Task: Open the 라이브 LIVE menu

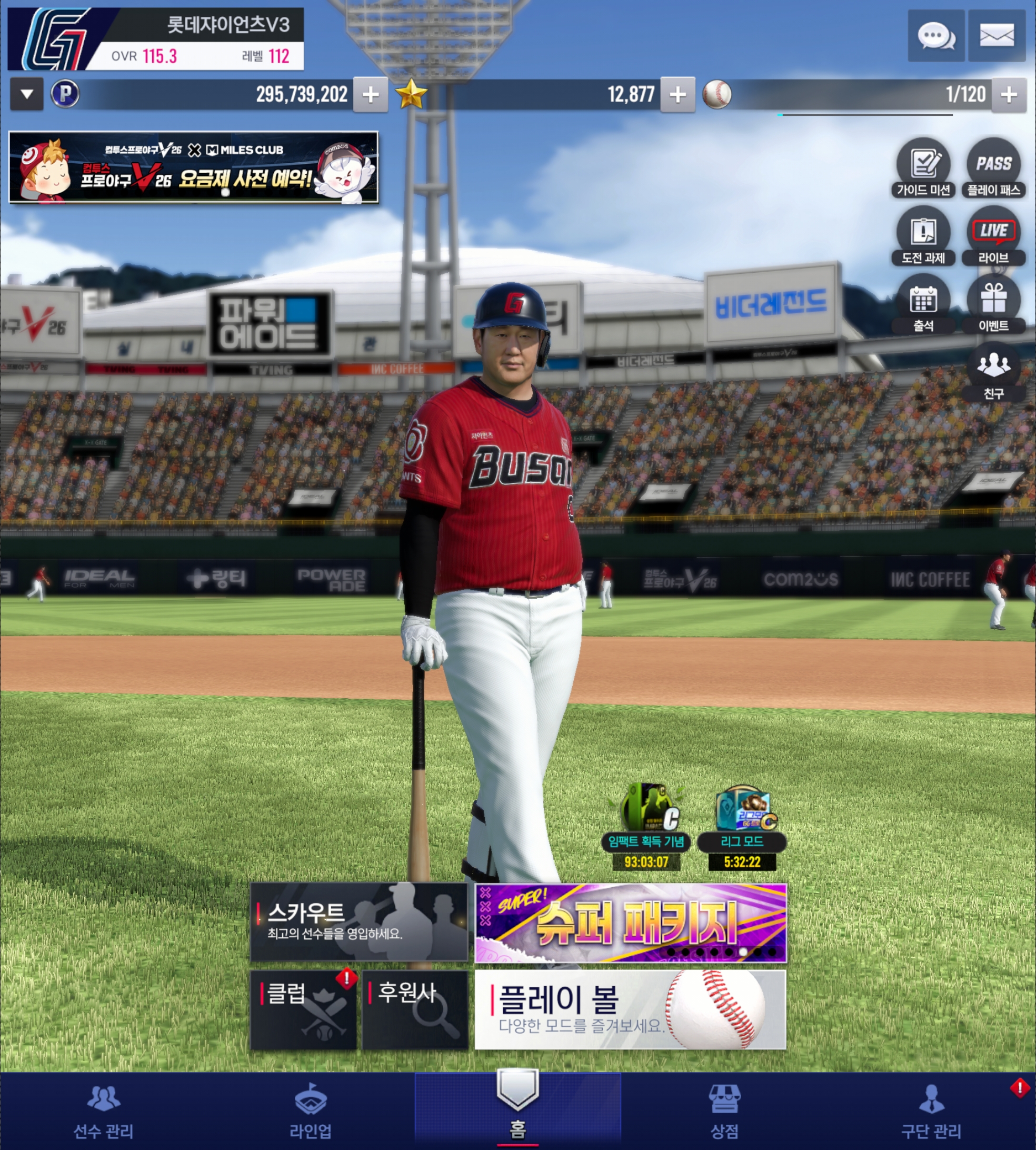Action: (993, 236)
